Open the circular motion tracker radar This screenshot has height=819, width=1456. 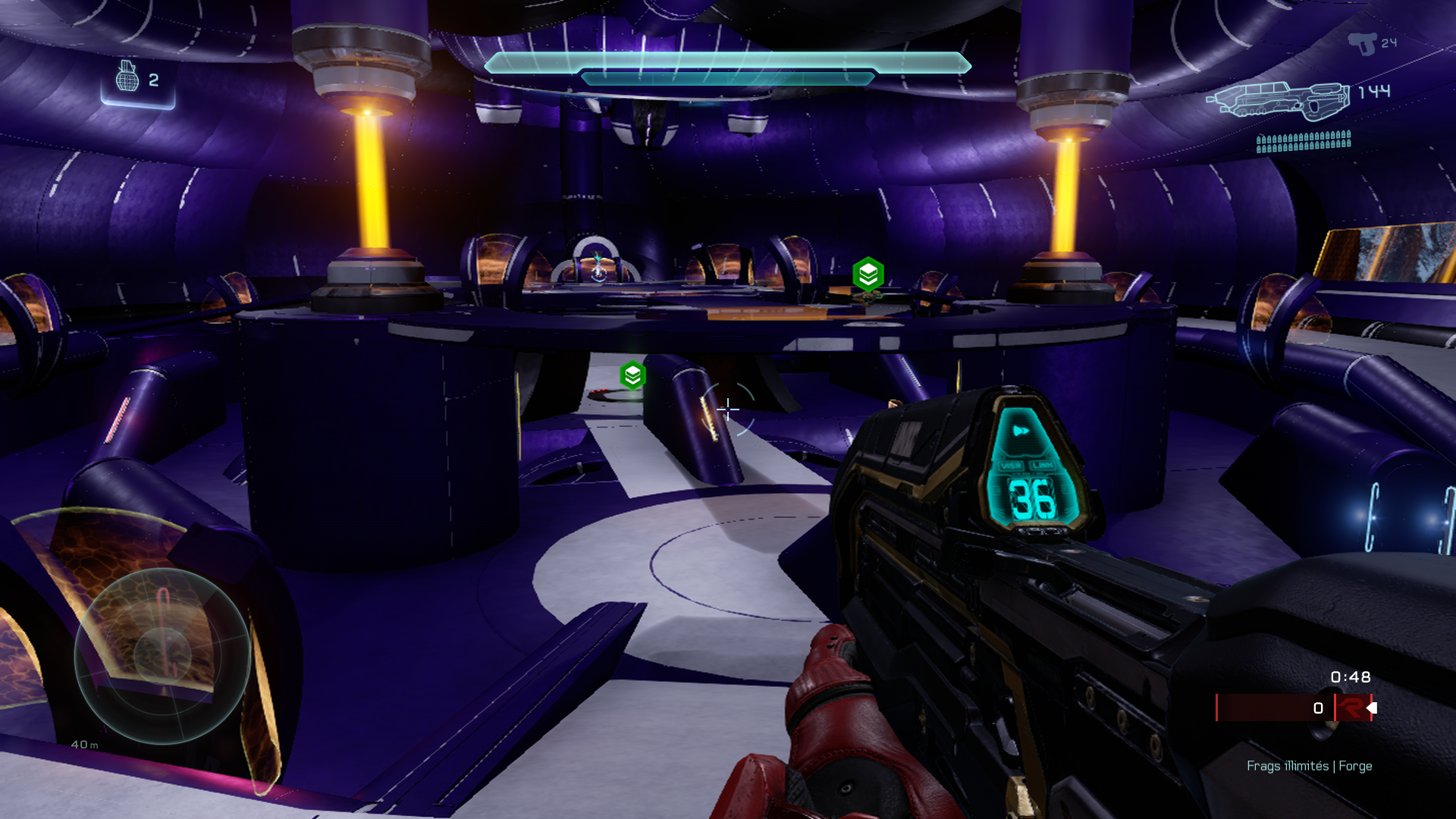(162, 655)
